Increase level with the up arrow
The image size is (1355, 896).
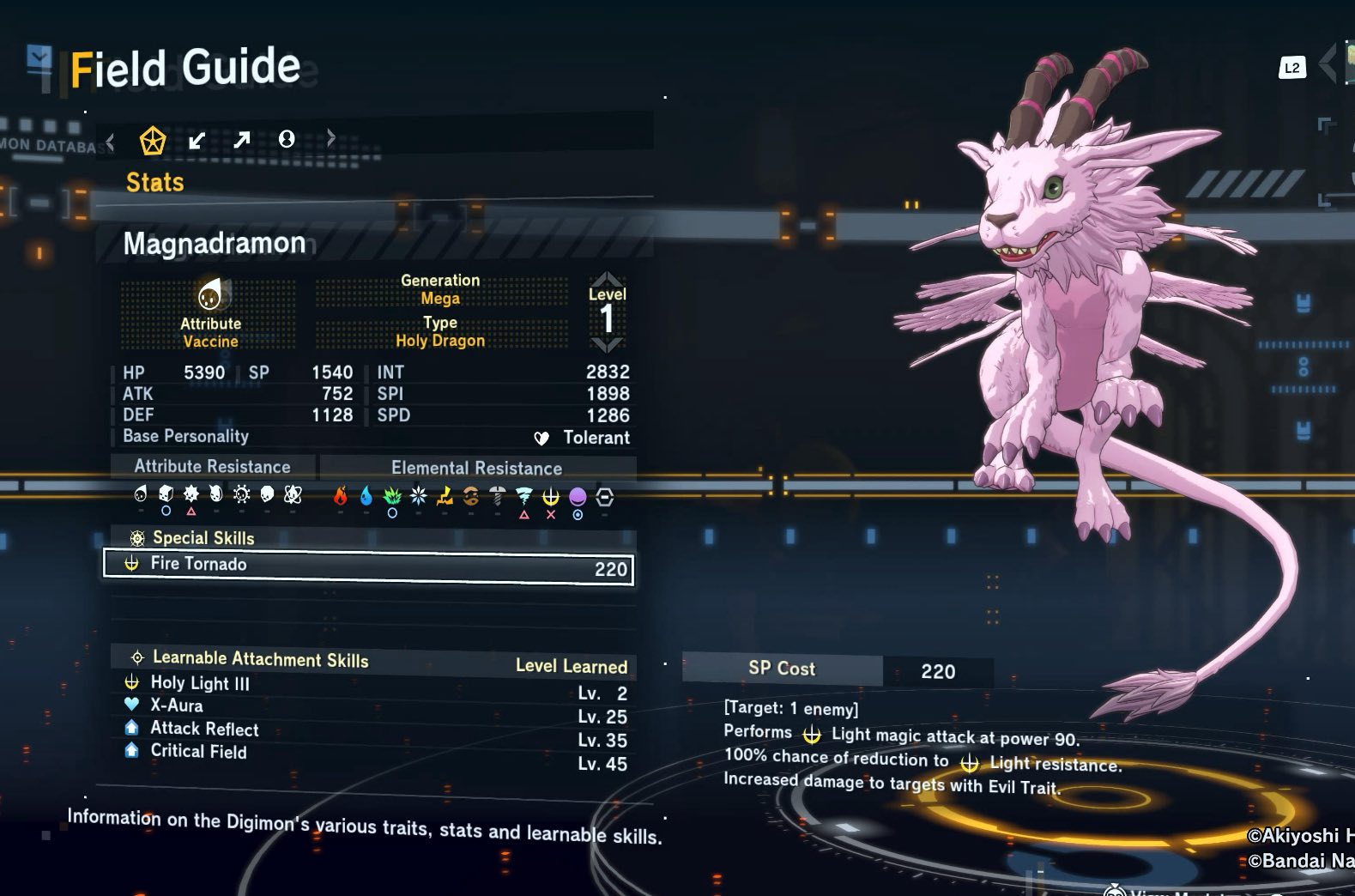tap(607, 279)
